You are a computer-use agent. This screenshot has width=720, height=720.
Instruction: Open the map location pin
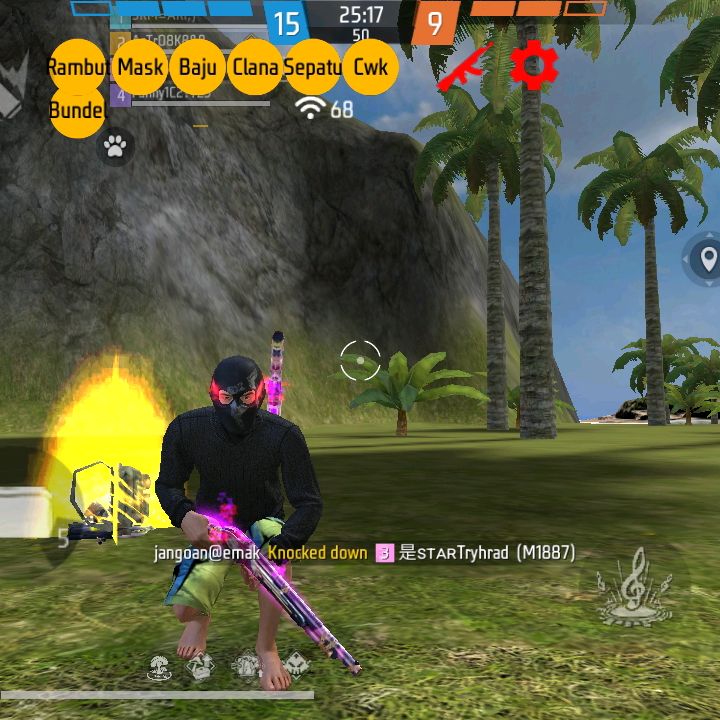click(x=709, y=261)
